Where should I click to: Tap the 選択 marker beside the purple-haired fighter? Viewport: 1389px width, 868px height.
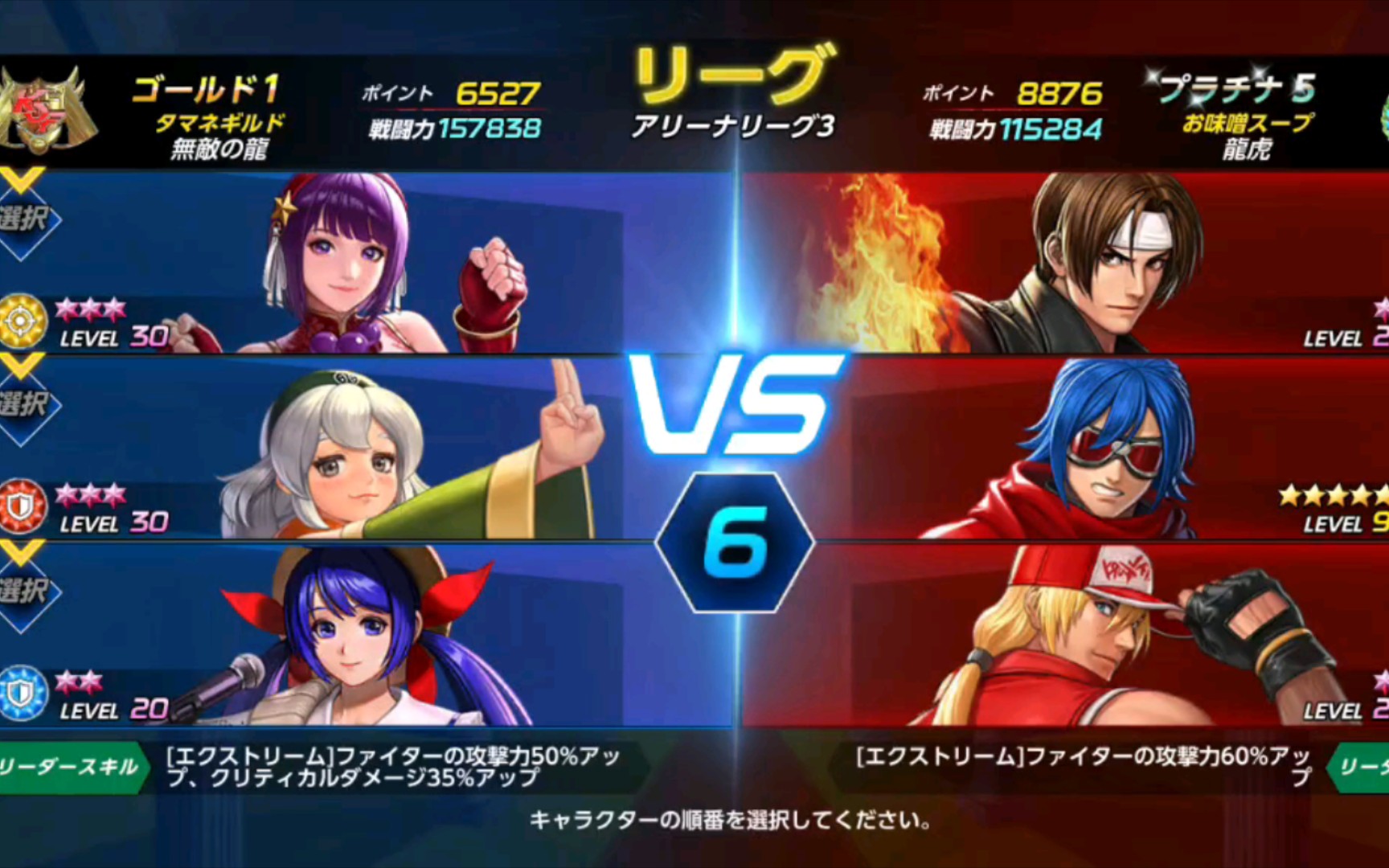pos(26,219)
